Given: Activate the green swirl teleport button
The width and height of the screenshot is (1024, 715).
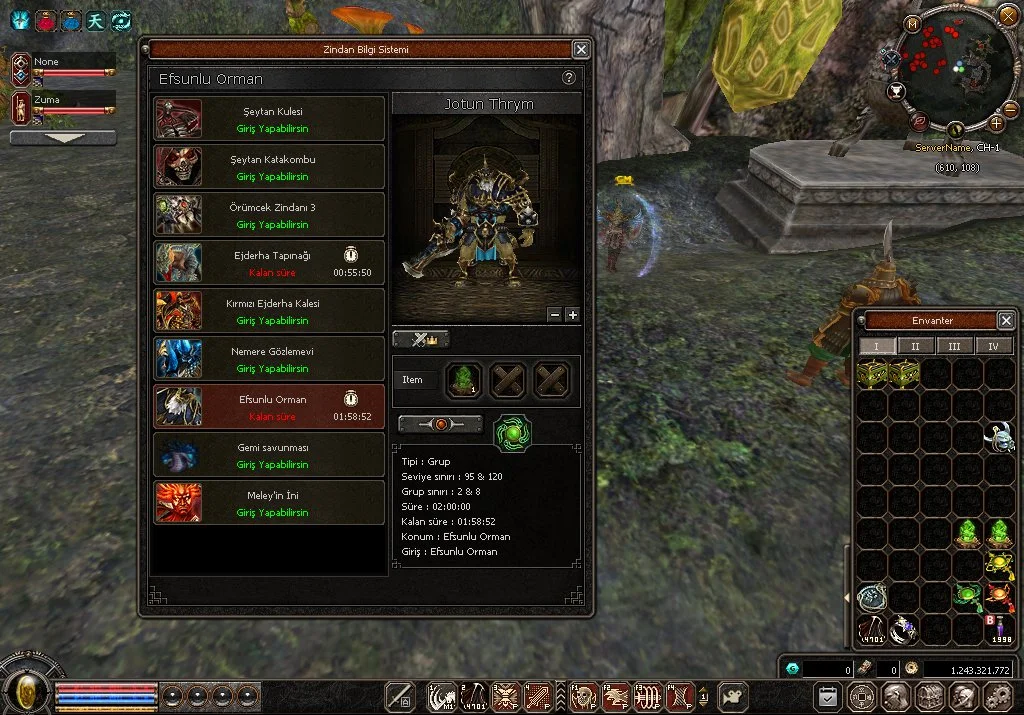Looking at the screenshot, I should tap(513, 434).
